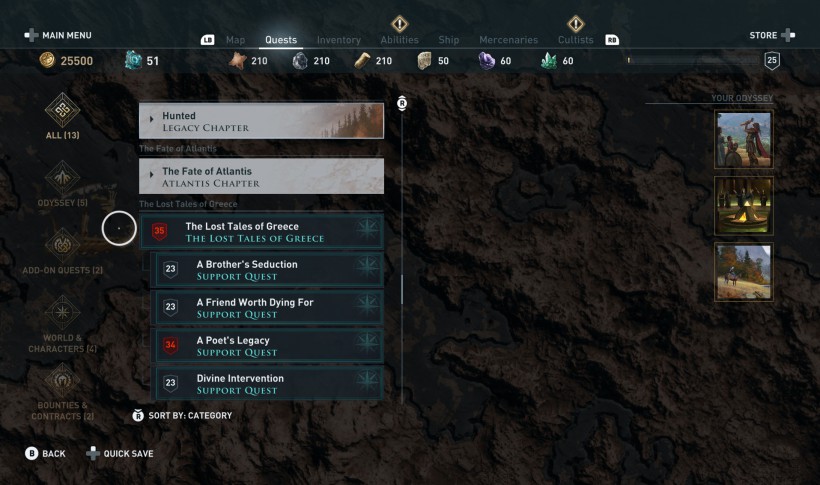Open the Main Menu
This screenshot has height=485, width=820.
pos(58,35)
